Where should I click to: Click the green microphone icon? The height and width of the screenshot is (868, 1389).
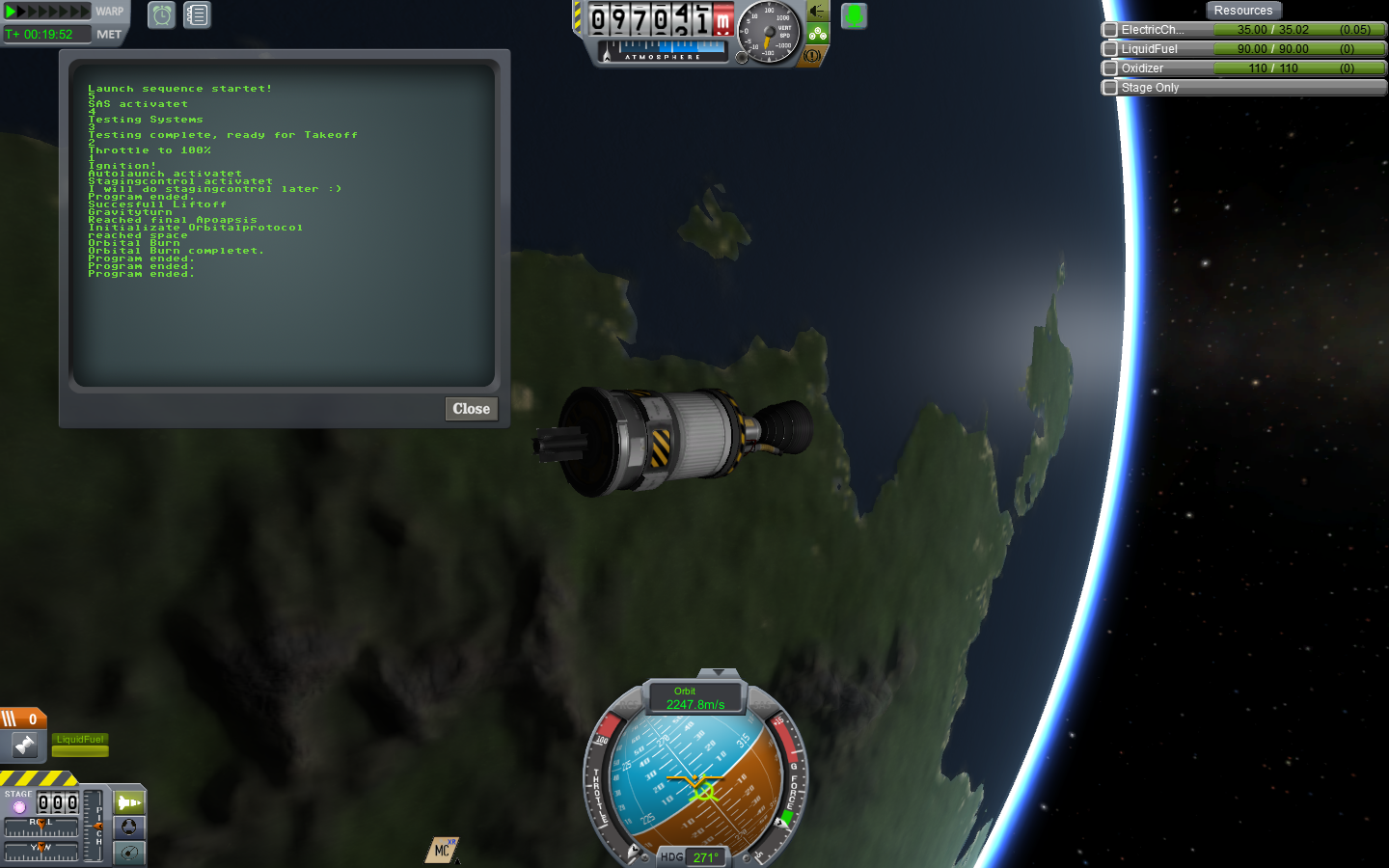(854, 15)
